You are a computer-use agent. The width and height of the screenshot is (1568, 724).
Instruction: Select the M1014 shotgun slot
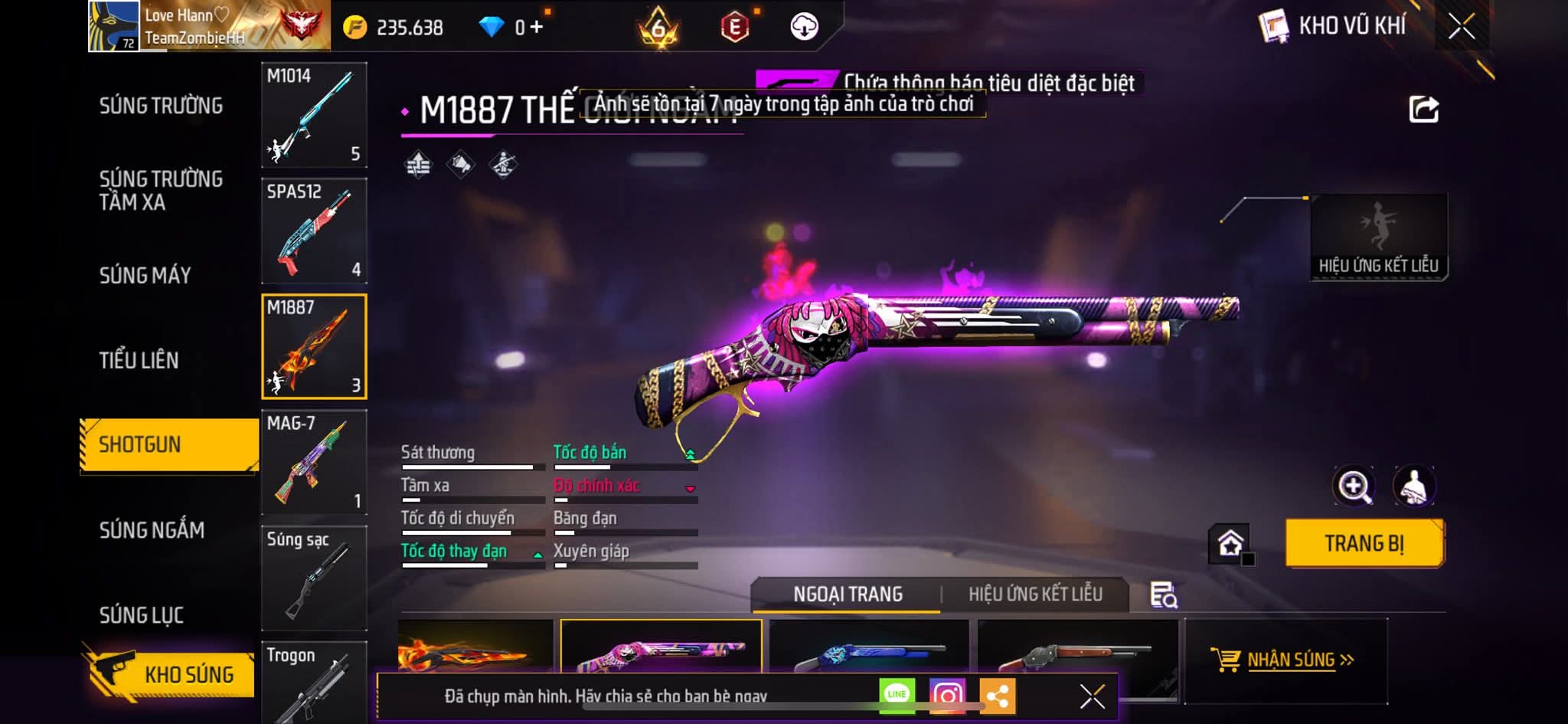pos(314,115)
